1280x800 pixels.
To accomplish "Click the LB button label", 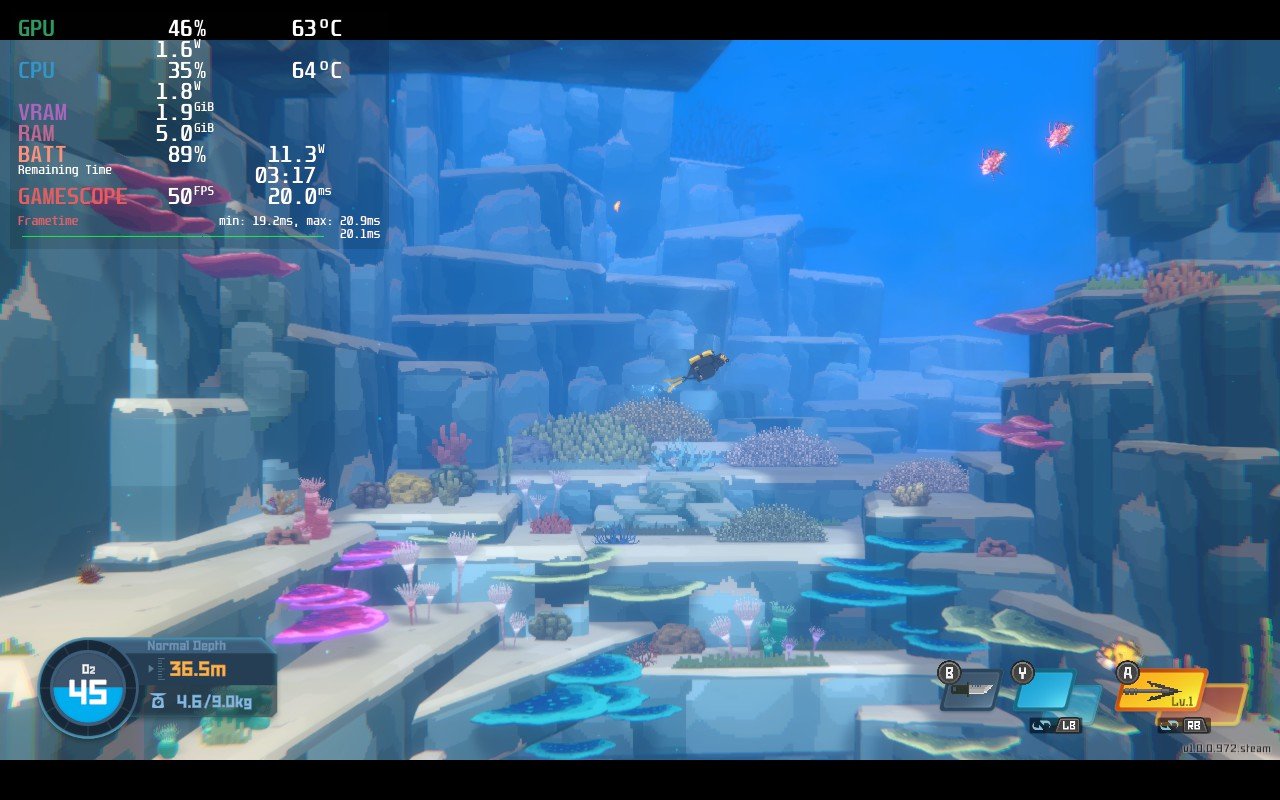I will click(1068, 724).
